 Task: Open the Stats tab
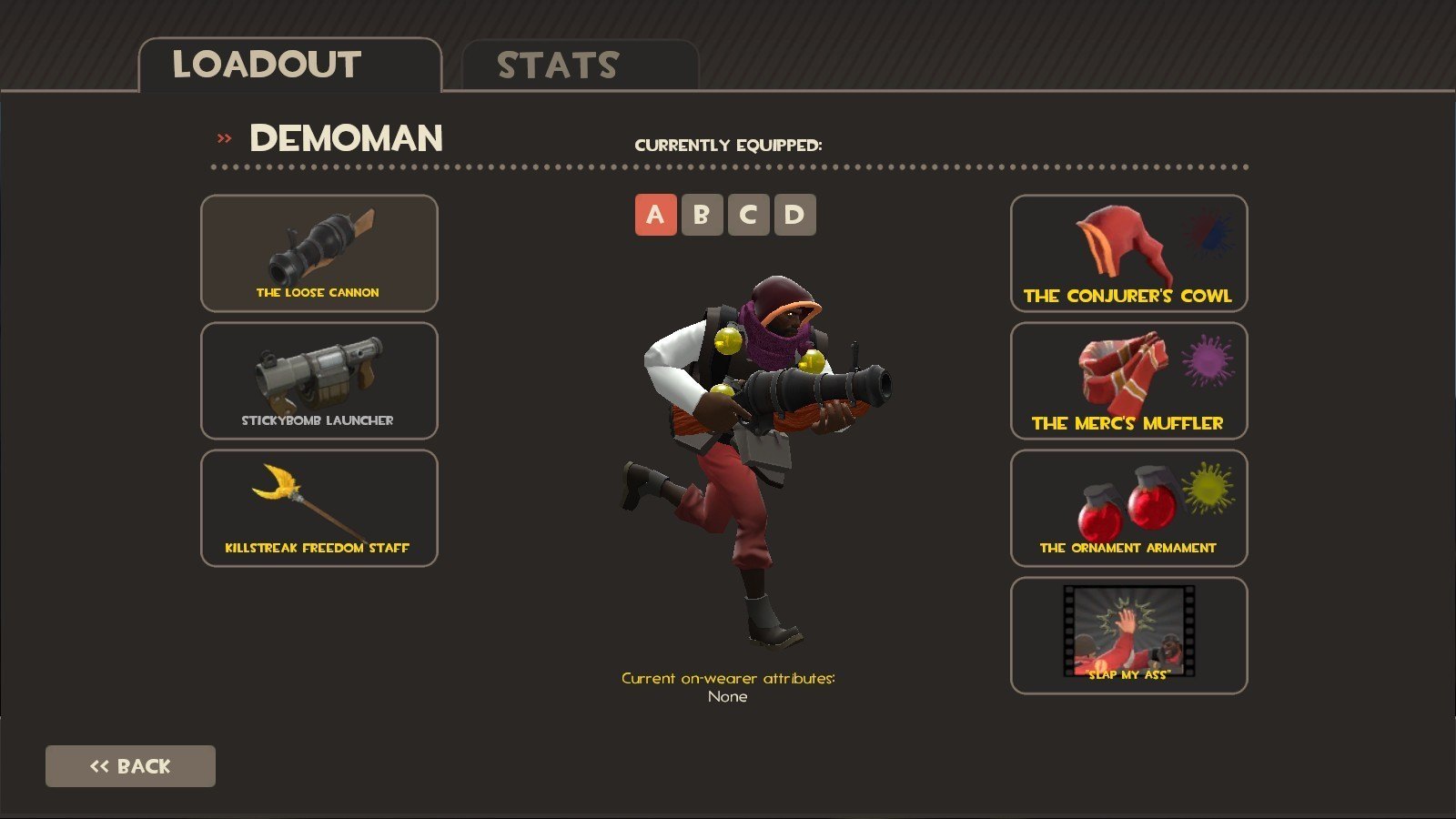point(580,66)
